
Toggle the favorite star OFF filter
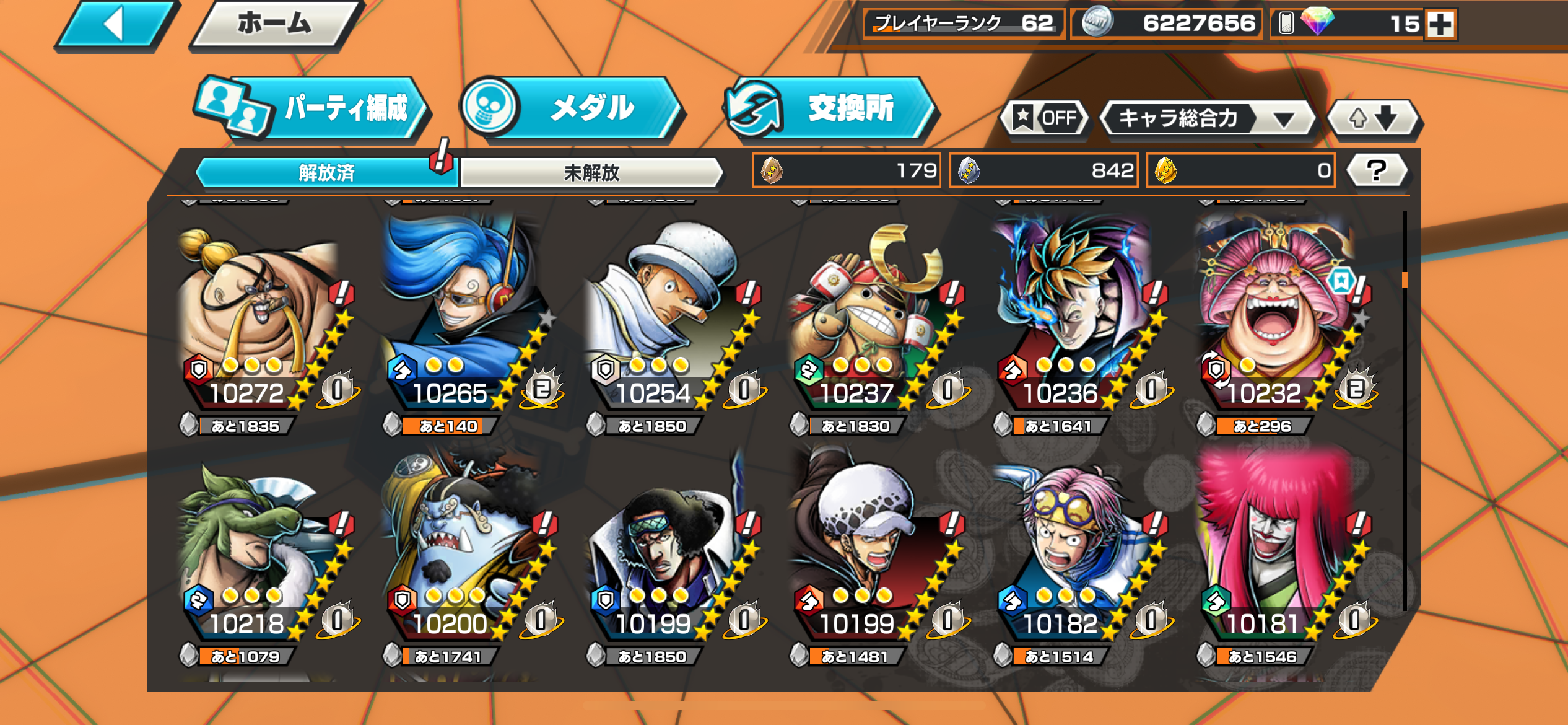coord(1045,118)
